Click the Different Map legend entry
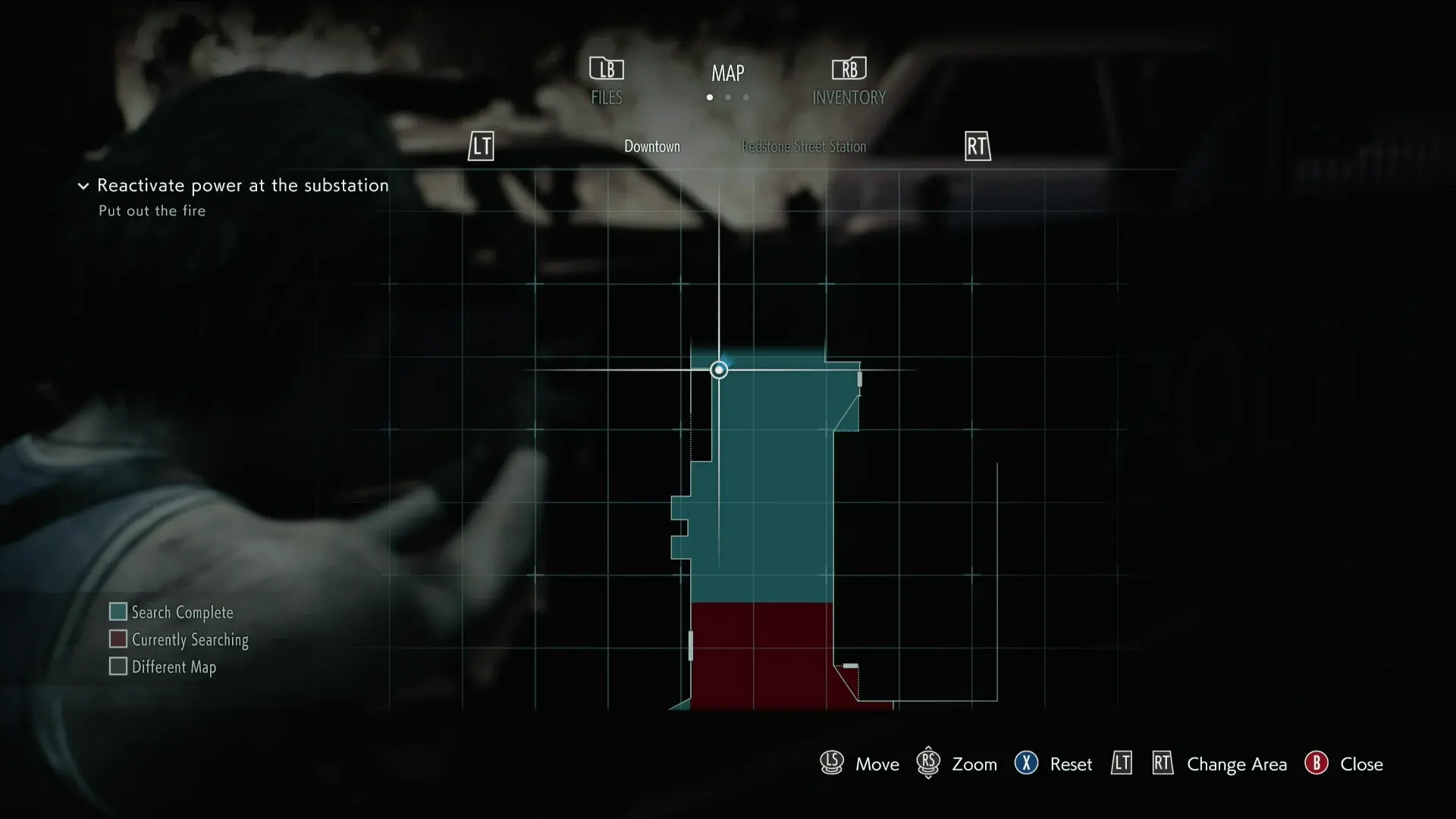 (x=163, y=667)
